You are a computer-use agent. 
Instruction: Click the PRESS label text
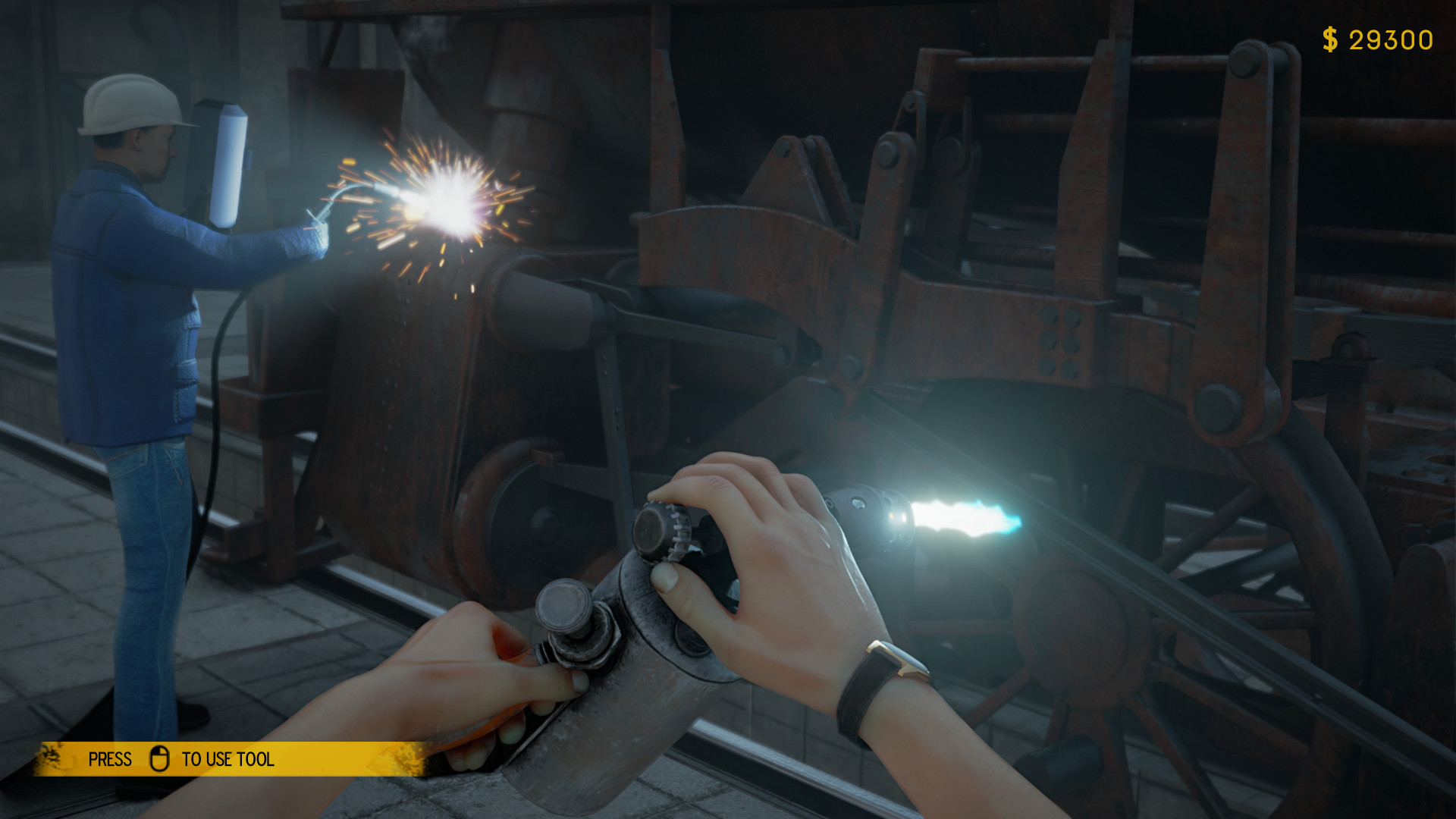[x=109, y=759]
